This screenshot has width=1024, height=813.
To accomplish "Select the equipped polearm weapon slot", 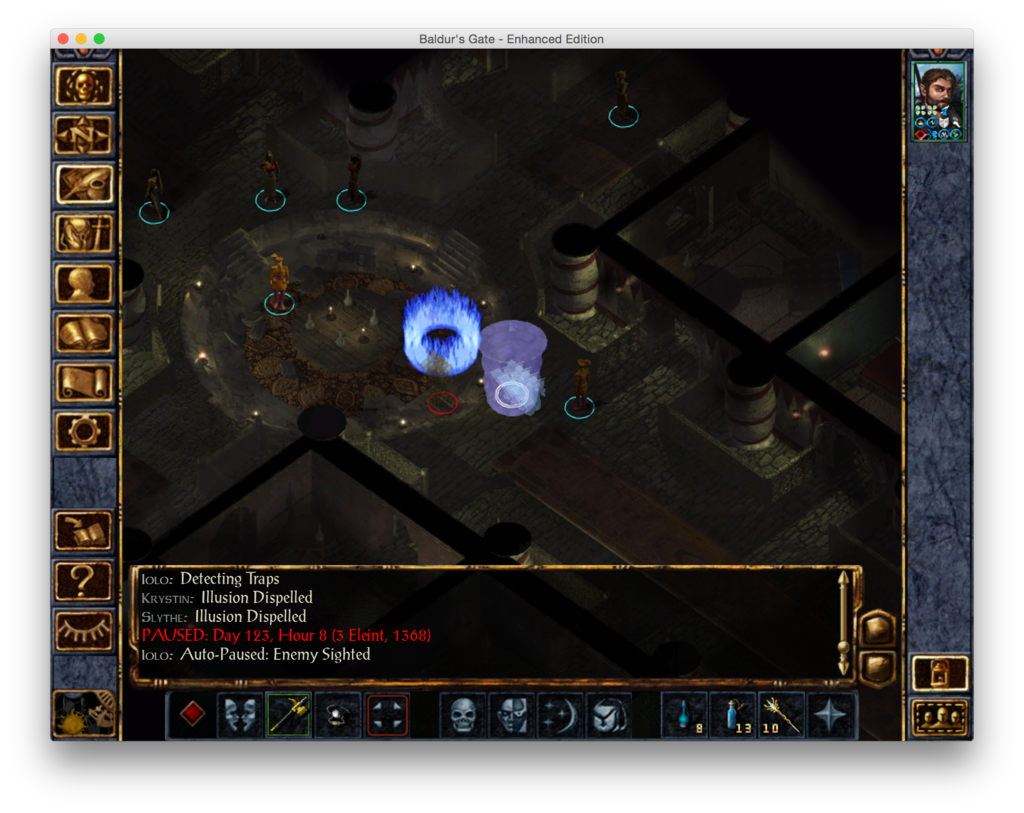I will [289, 715].
